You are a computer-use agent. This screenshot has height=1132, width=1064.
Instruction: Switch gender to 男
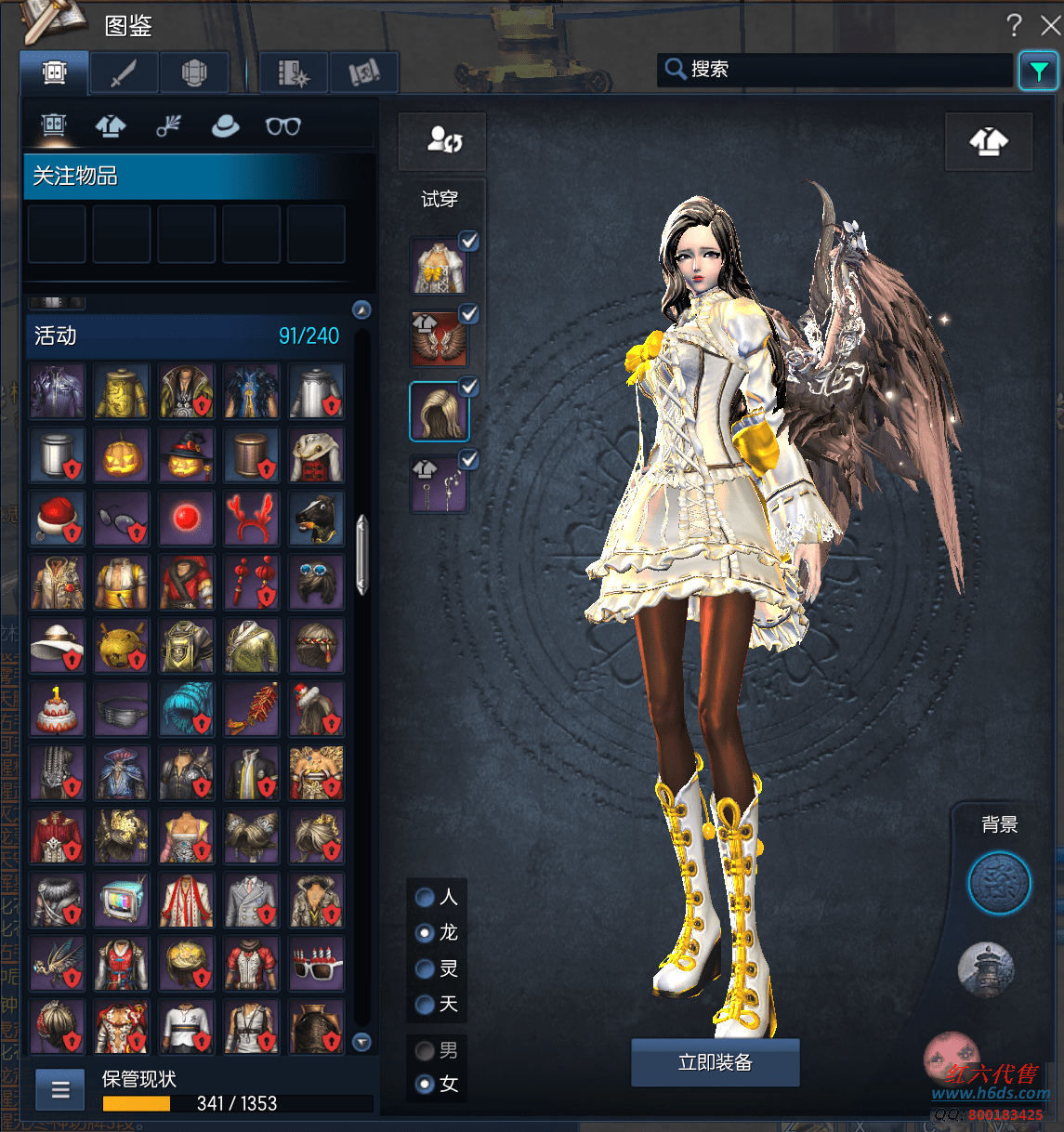click(425, 1051)
